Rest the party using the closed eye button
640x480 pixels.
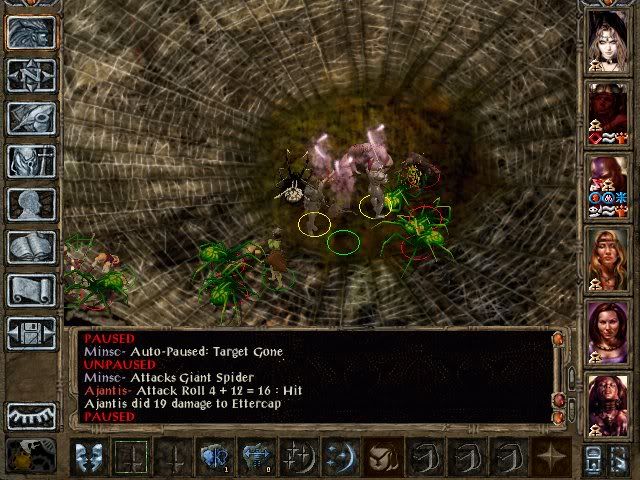[x=31, y=415]
